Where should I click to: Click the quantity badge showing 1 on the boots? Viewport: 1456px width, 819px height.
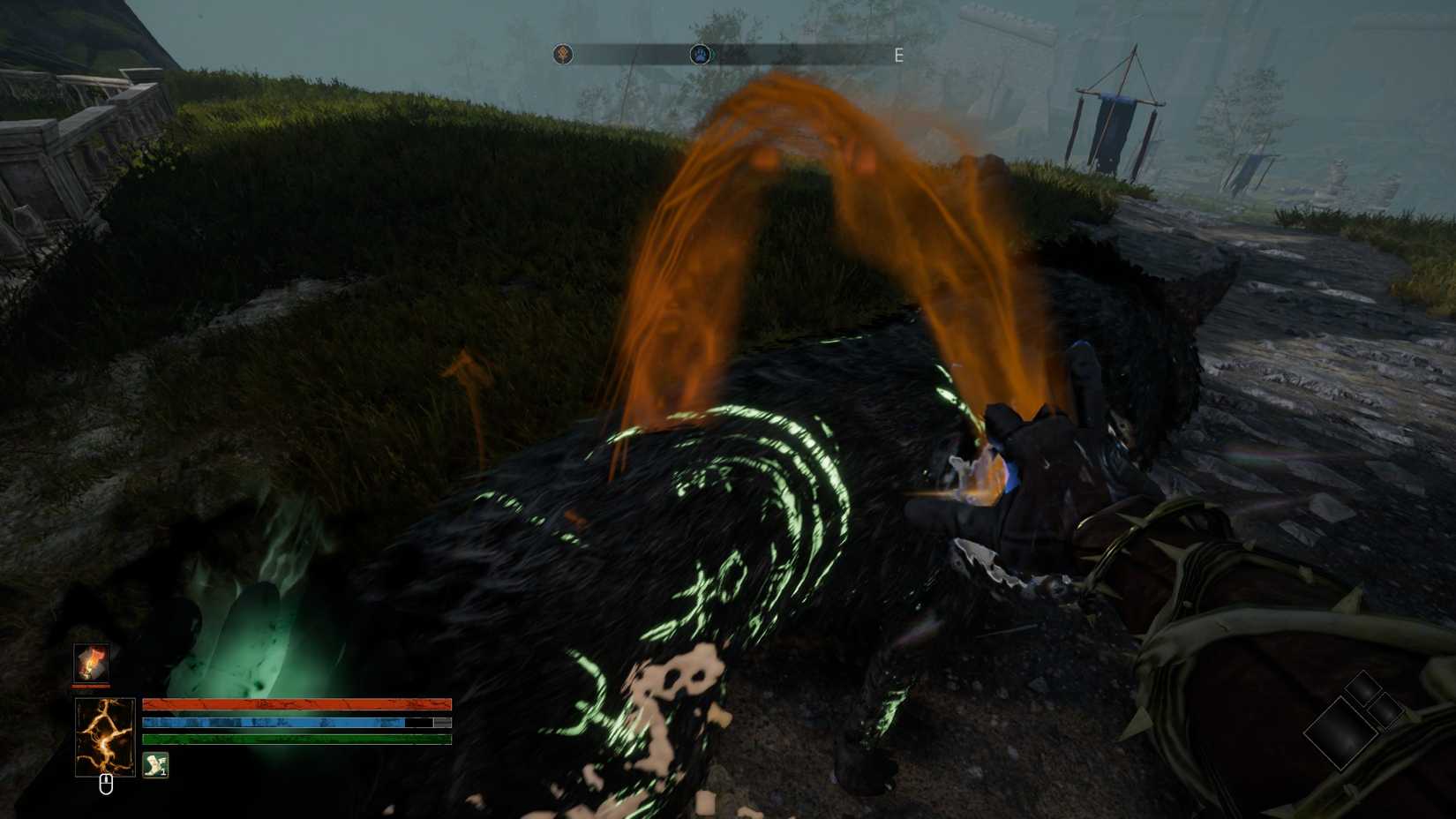163,771
